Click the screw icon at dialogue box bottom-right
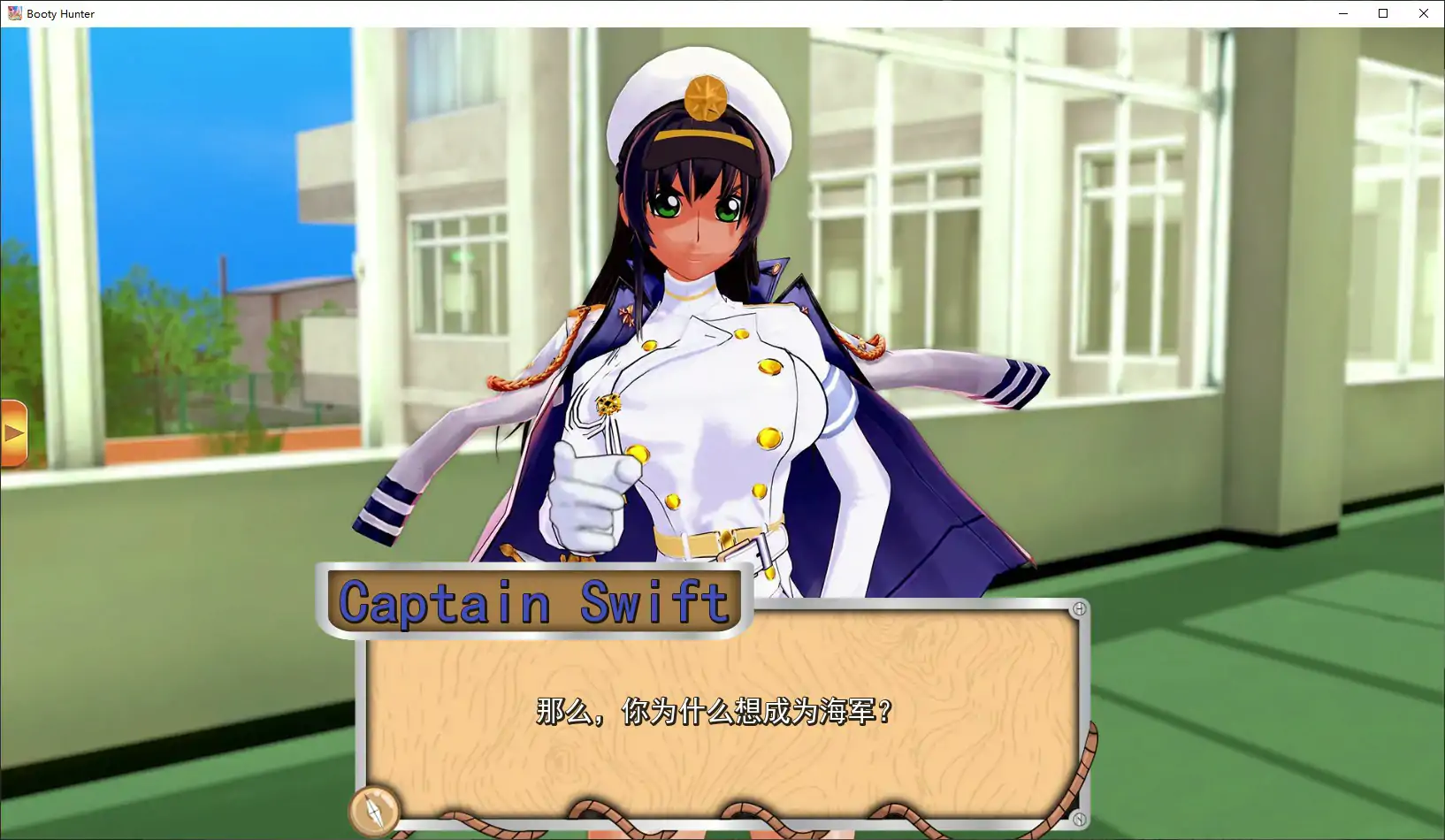Viewport: 1445px width, 840px height. click(x=1078, y=819)
